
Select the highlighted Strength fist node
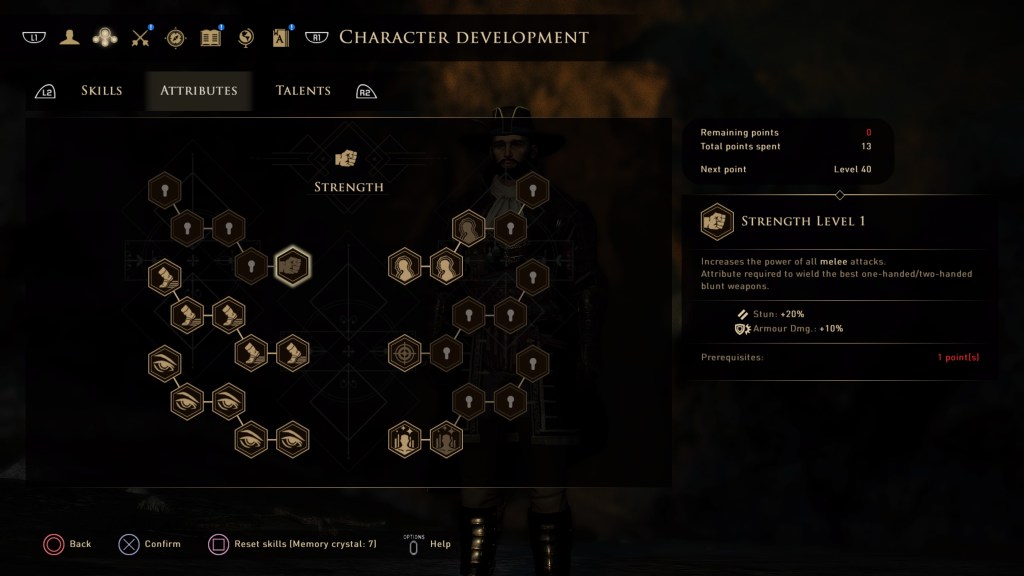tap(292, 266)
